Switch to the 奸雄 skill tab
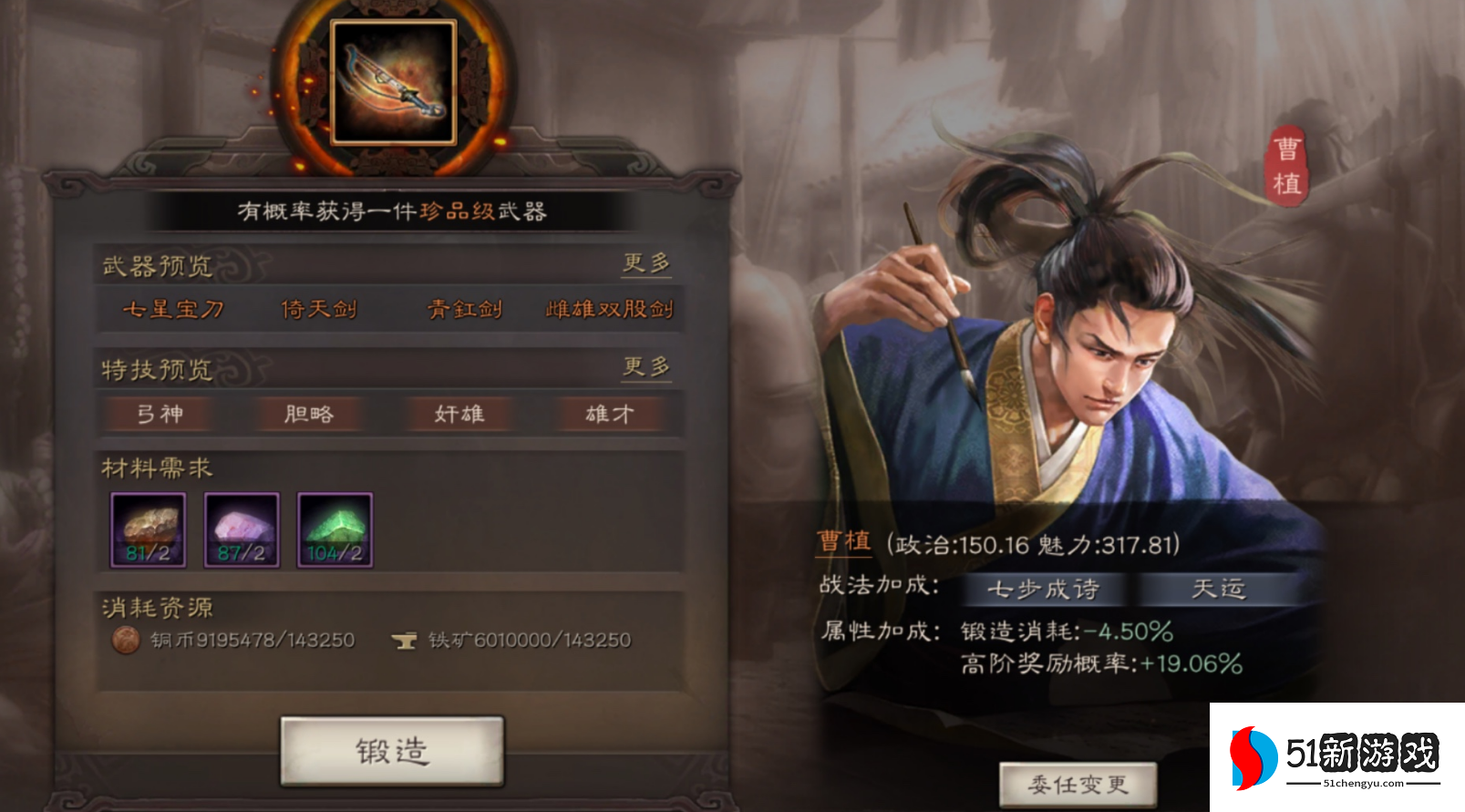 [x=459, y=415]
